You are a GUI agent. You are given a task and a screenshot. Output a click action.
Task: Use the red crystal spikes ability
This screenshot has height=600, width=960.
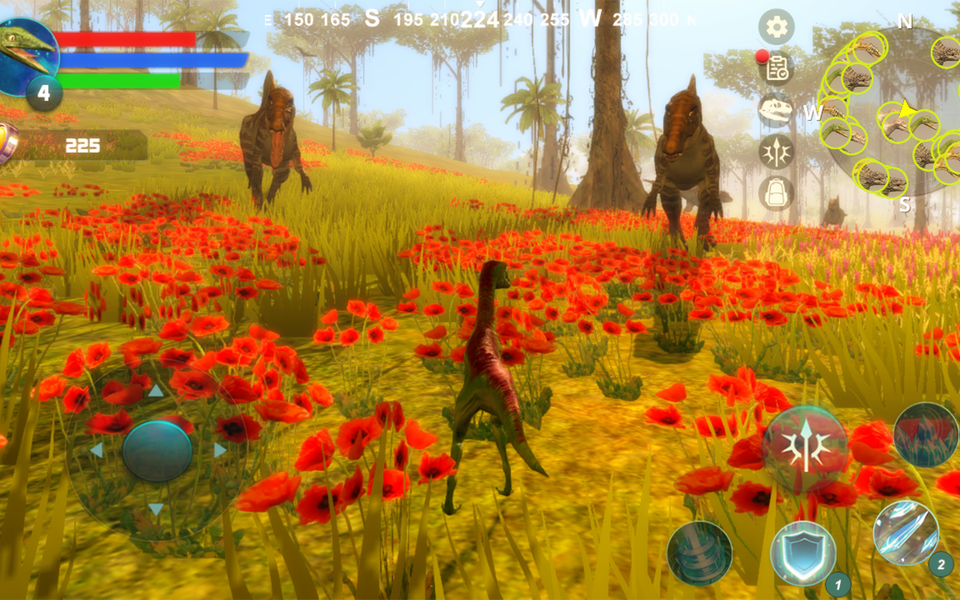(926, 435)
